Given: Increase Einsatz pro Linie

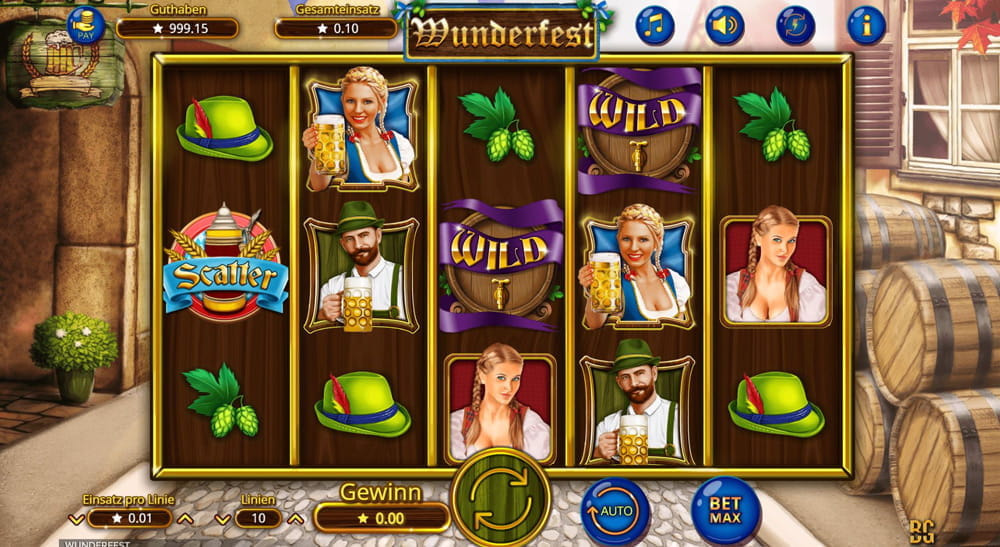Looking at the screenshot, I should pos(184,519).
